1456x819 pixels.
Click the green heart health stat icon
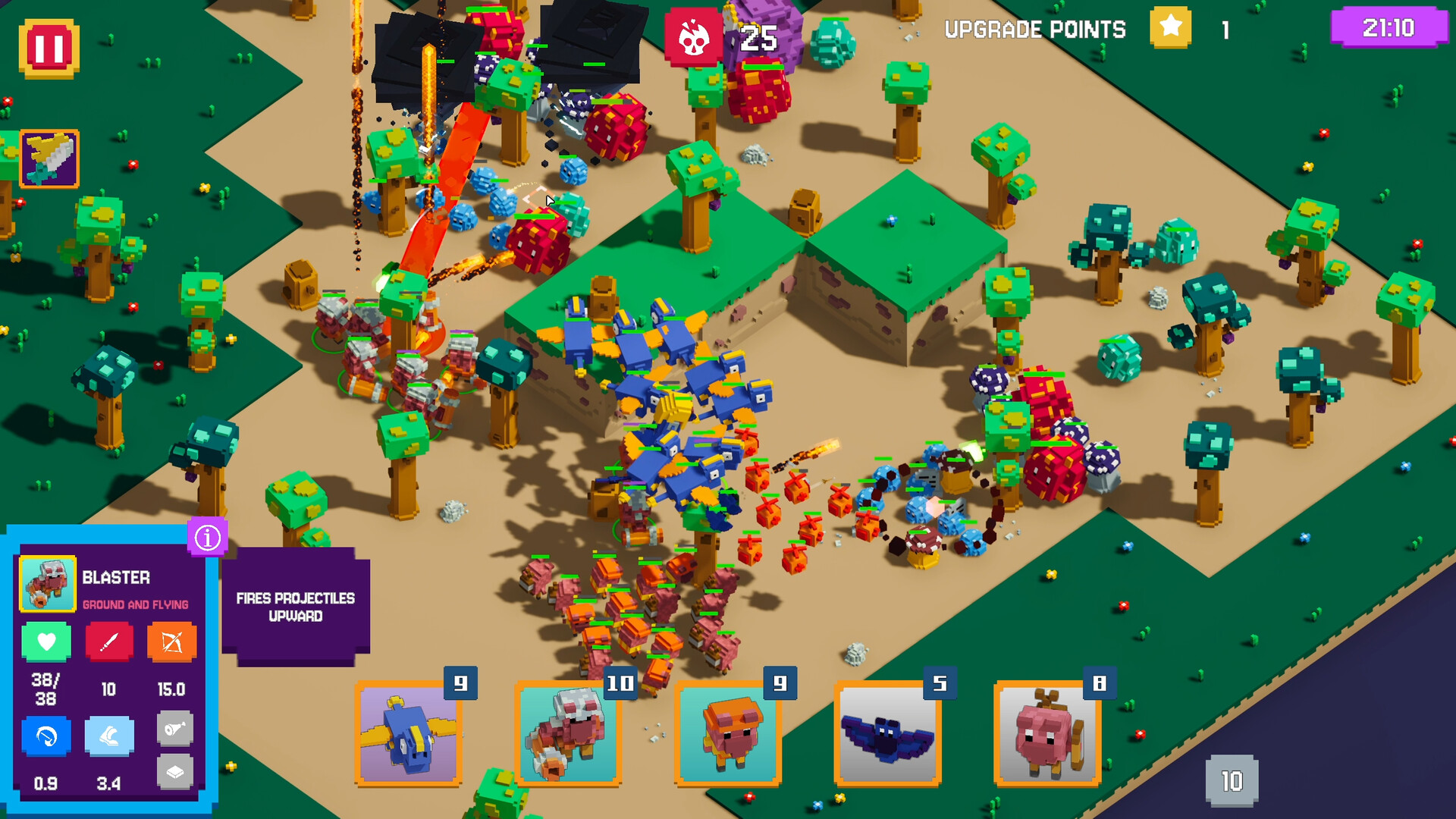[x=45, y=641]
